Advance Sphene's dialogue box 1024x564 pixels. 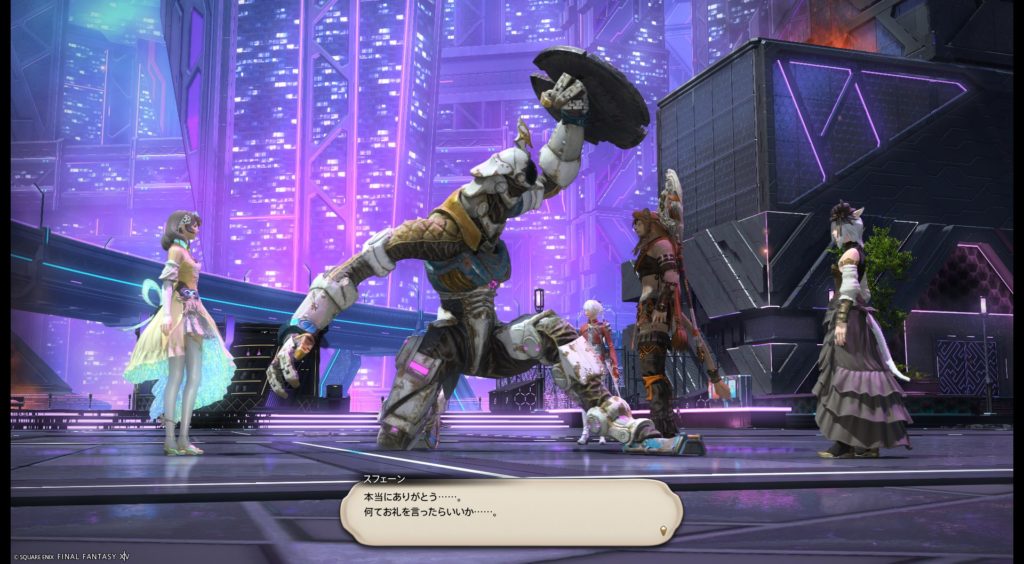510,511
